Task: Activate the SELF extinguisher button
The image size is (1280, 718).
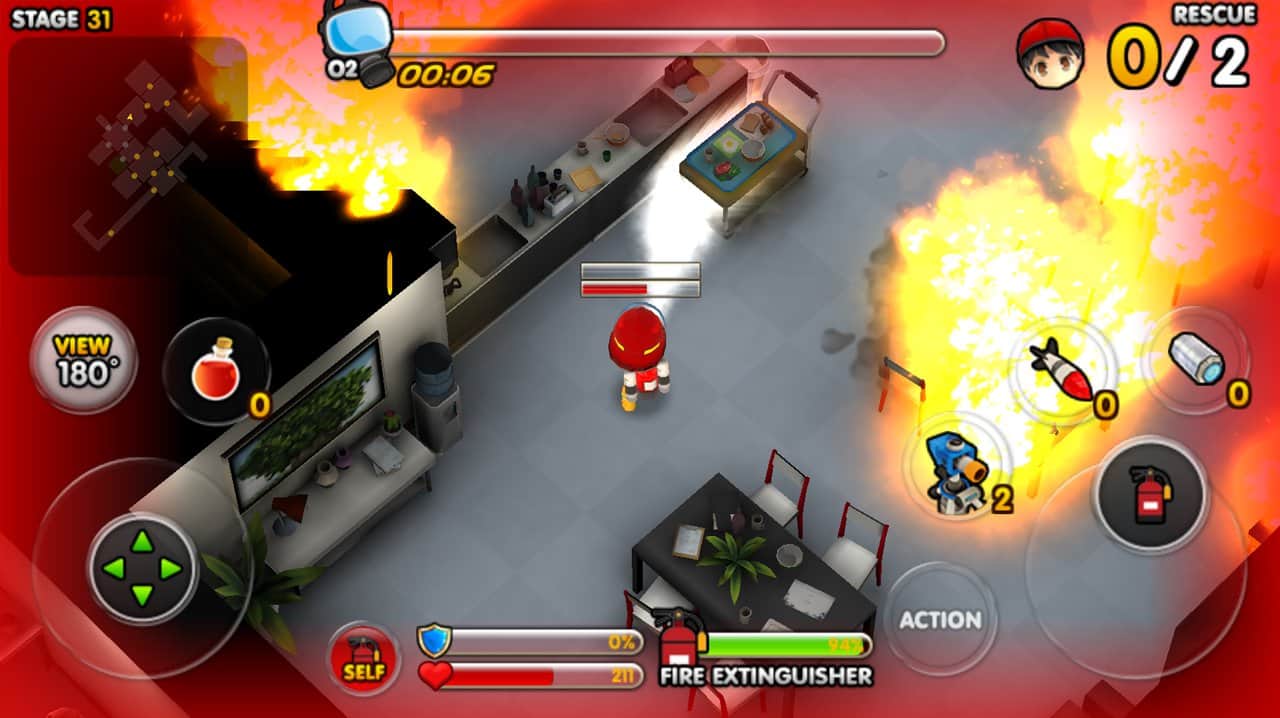Action: click(364, 659)
